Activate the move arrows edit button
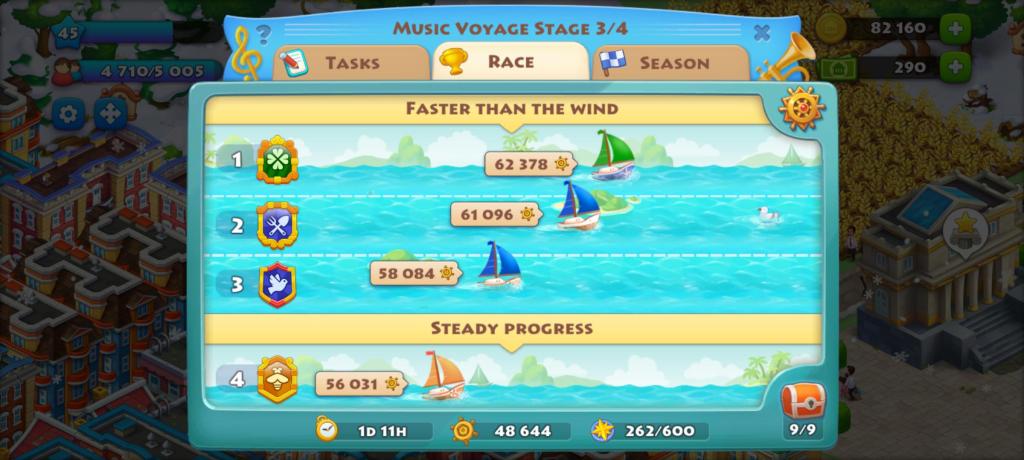 point(109,113)
